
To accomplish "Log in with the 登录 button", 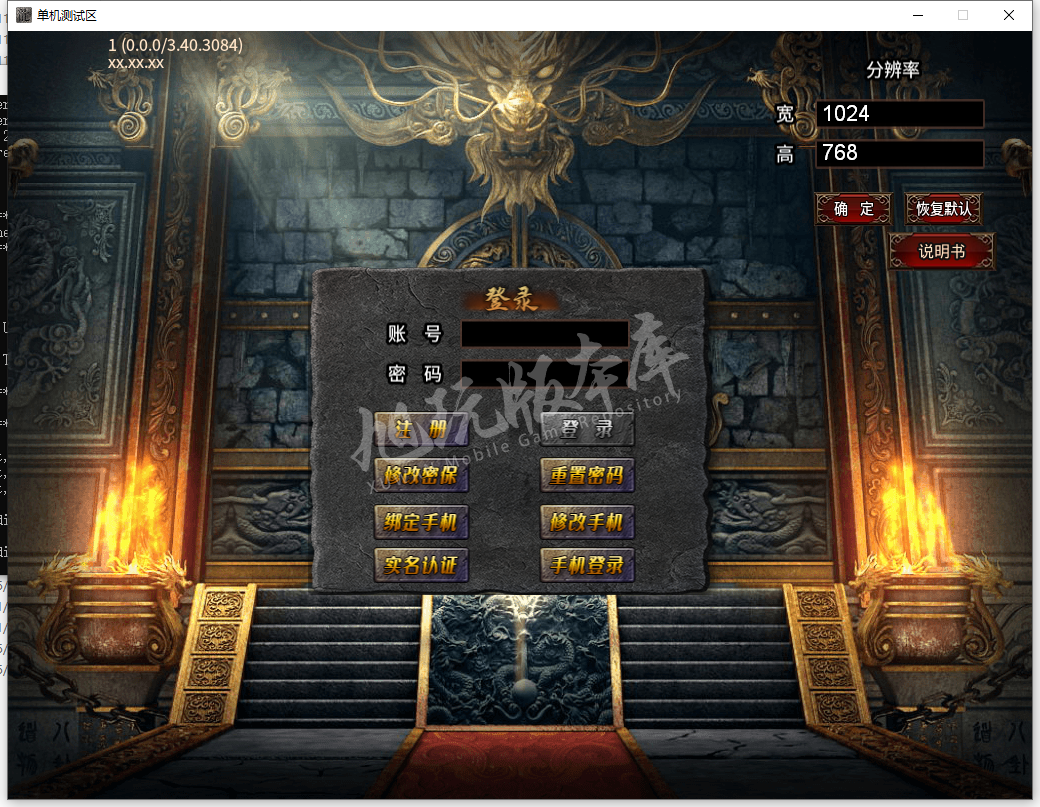I will point(587,429).
